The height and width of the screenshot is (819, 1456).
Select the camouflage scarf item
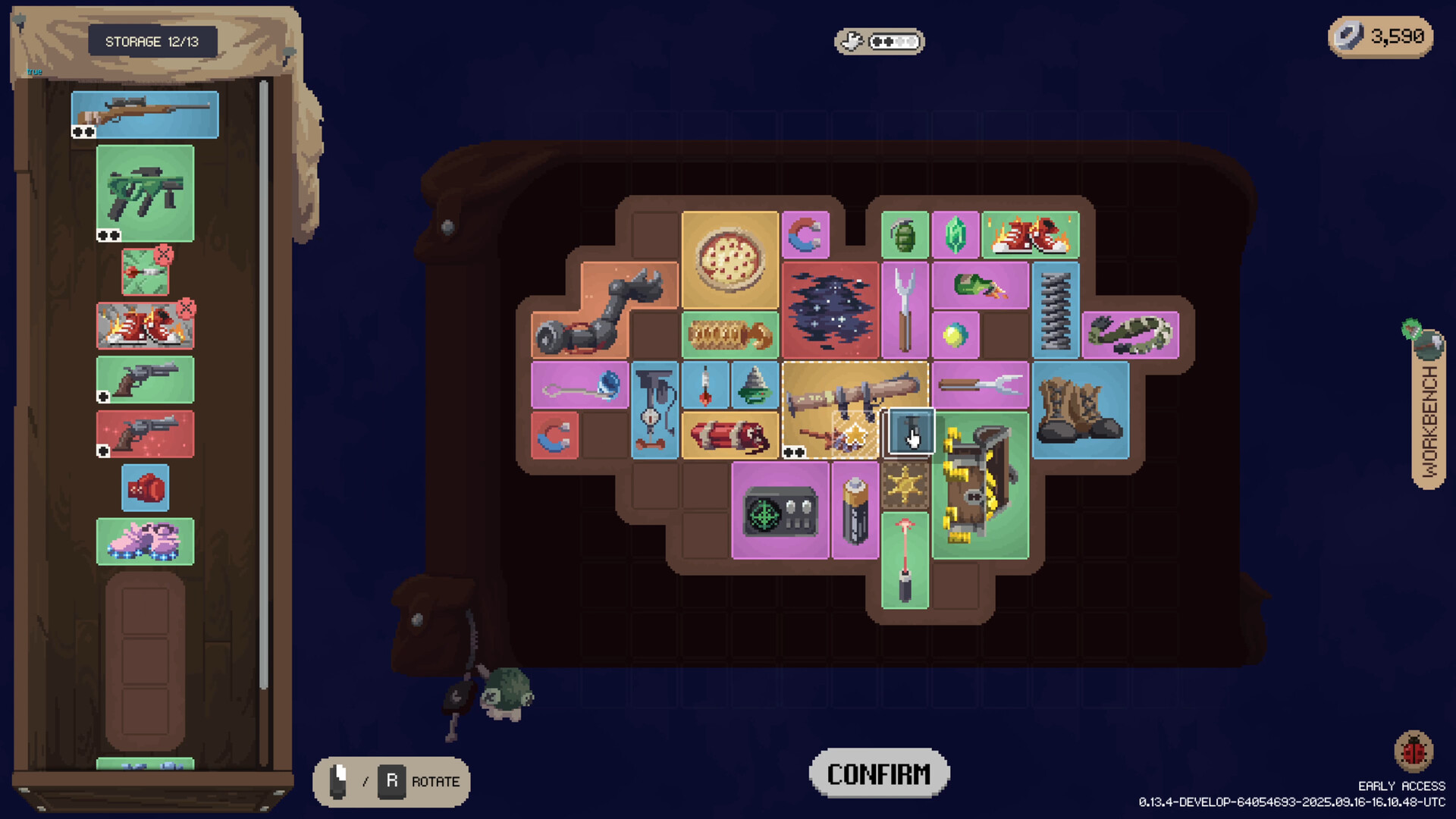coord(1130,334)
